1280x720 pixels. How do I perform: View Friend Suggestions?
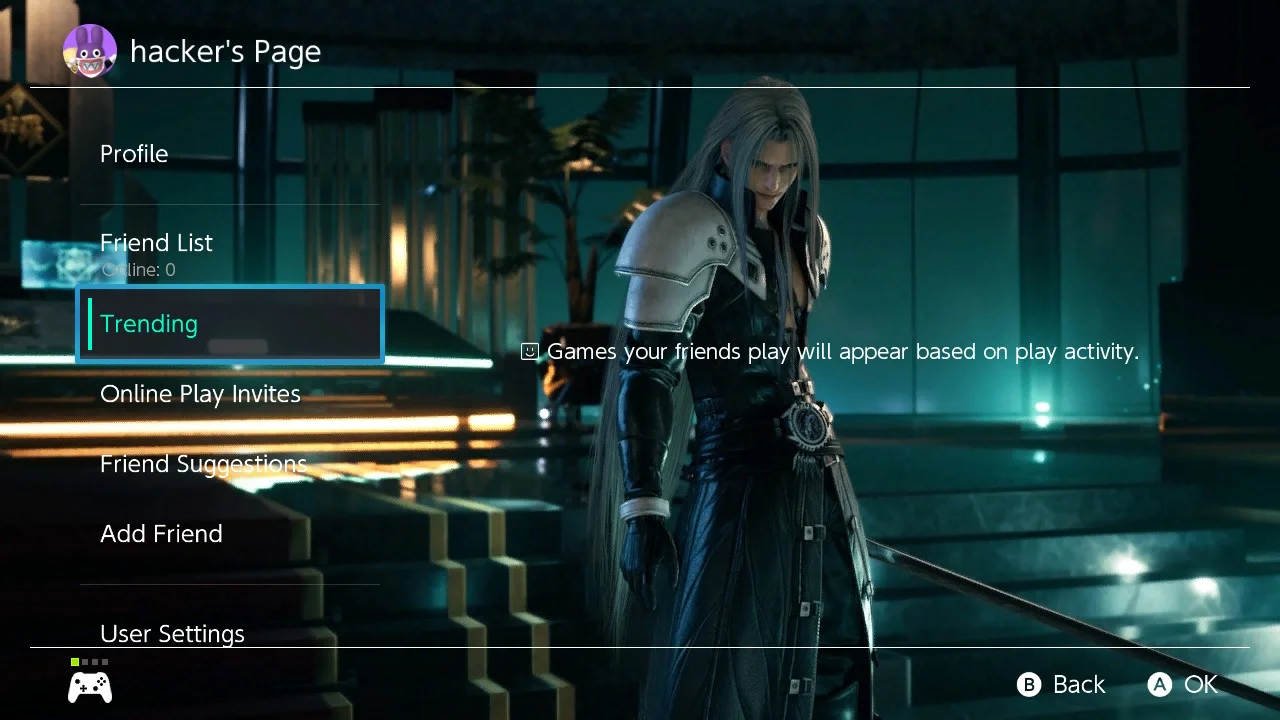tap(203, 463)
